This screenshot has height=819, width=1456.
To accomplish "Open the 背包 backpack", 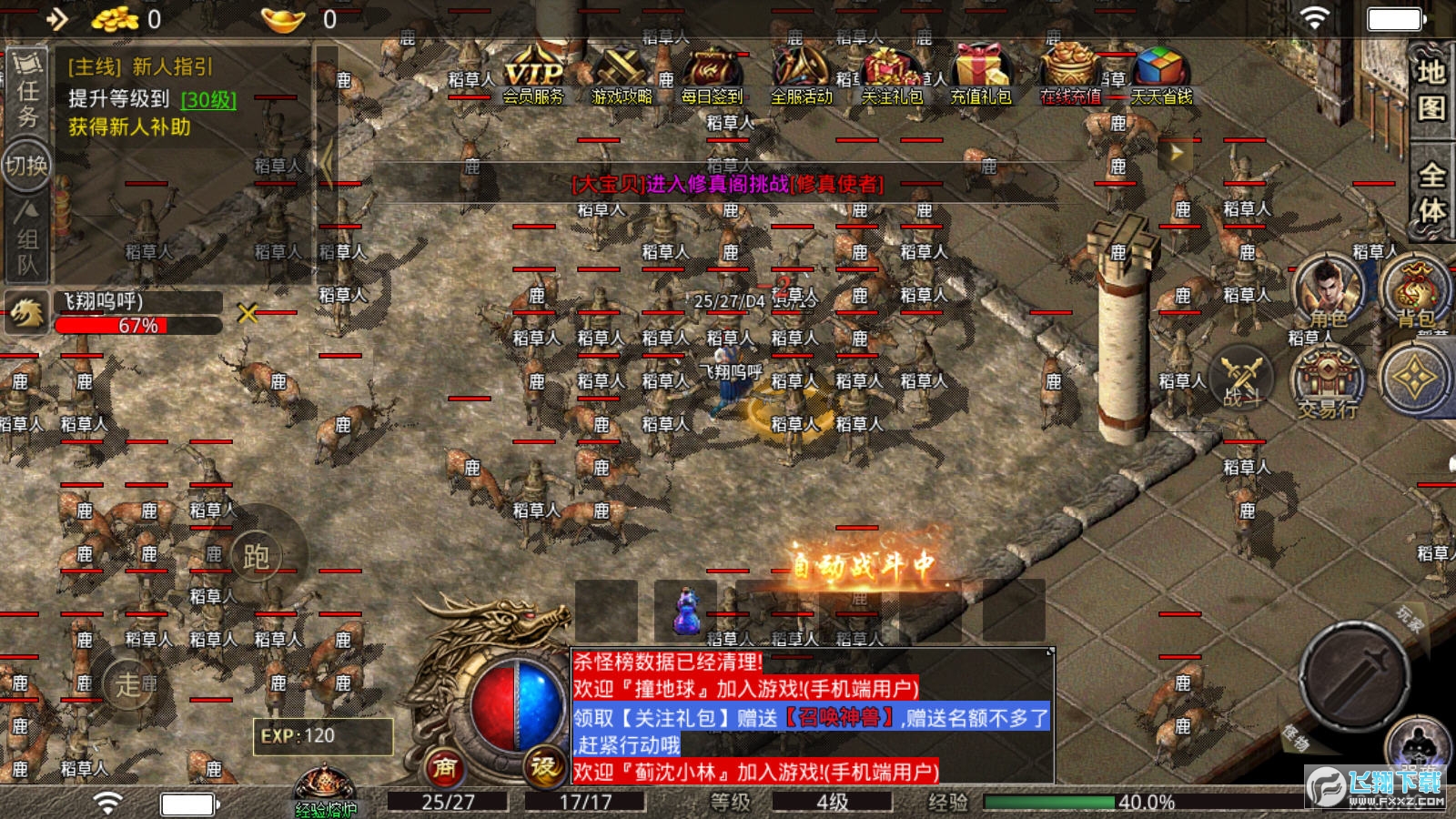I will pos(1415,291).
